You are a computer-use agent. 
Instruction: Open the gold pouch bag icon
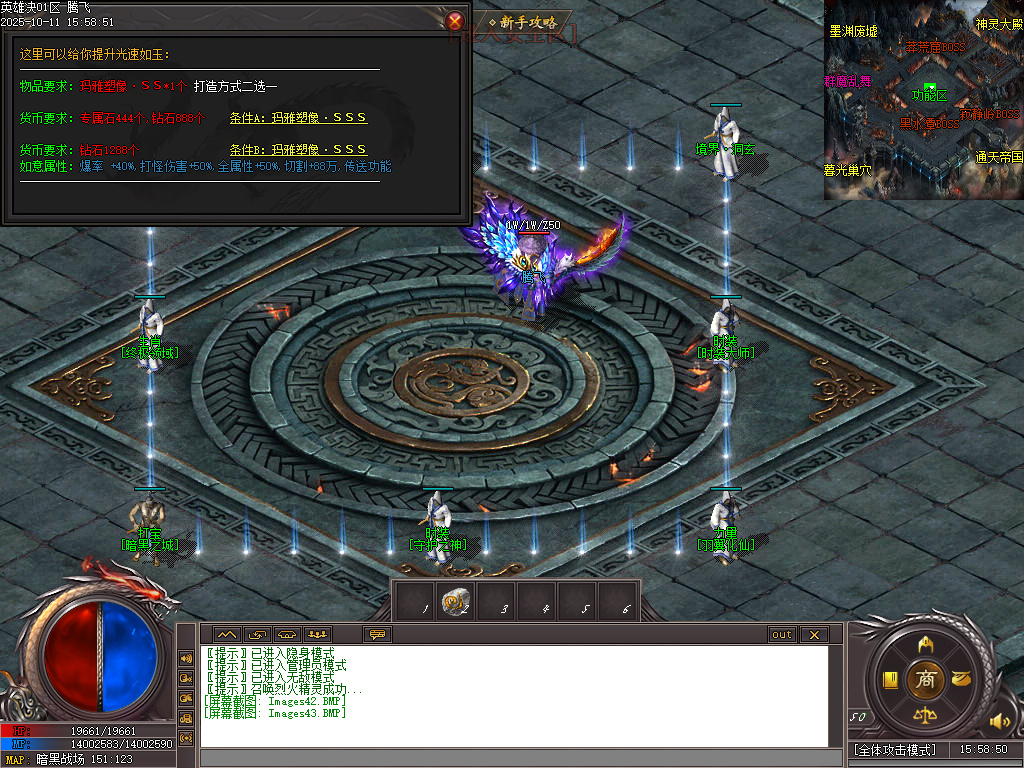point(962,680)
